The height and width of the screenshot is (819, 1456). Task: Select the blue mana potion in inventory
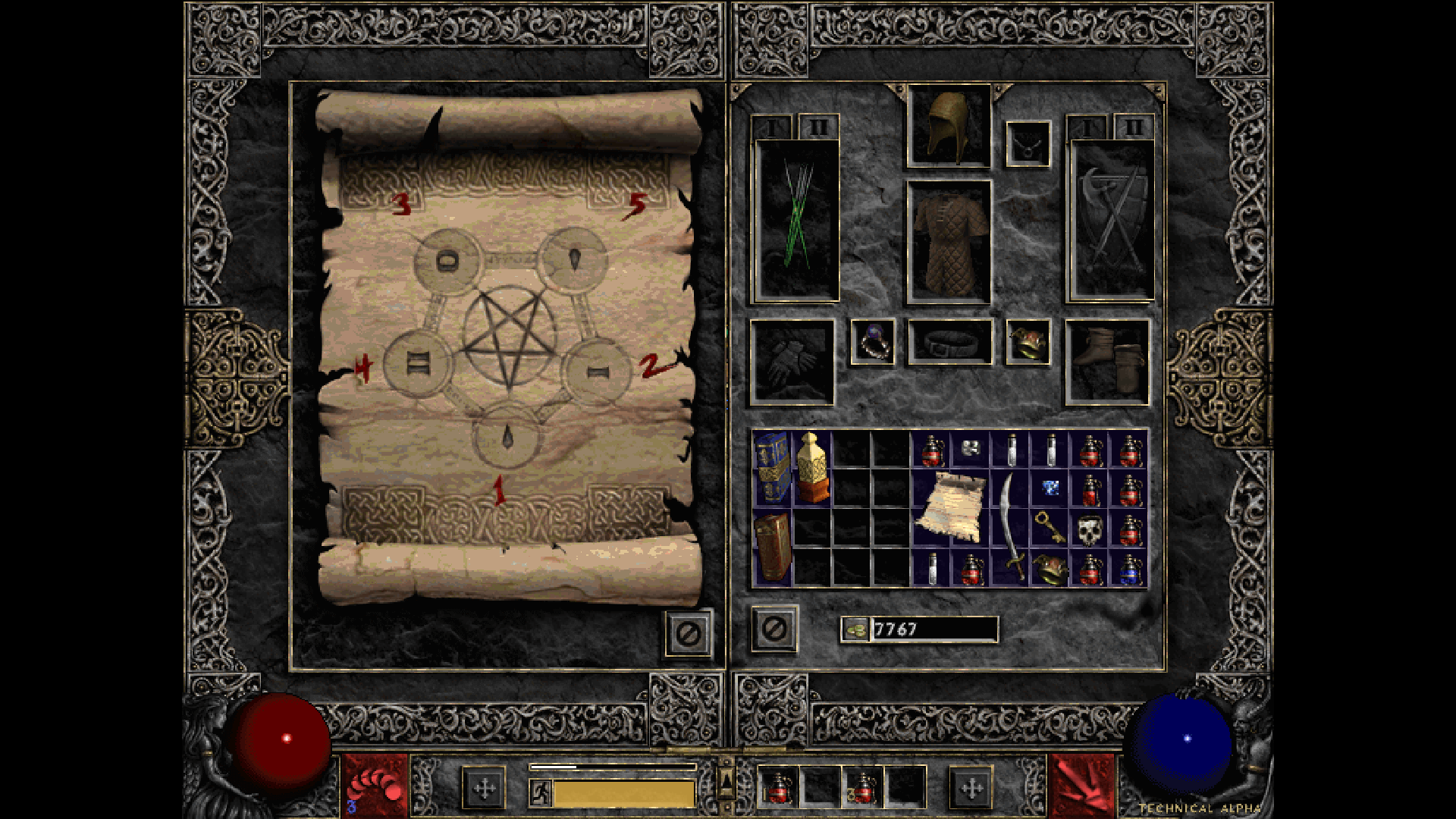tap(1129, 569)
